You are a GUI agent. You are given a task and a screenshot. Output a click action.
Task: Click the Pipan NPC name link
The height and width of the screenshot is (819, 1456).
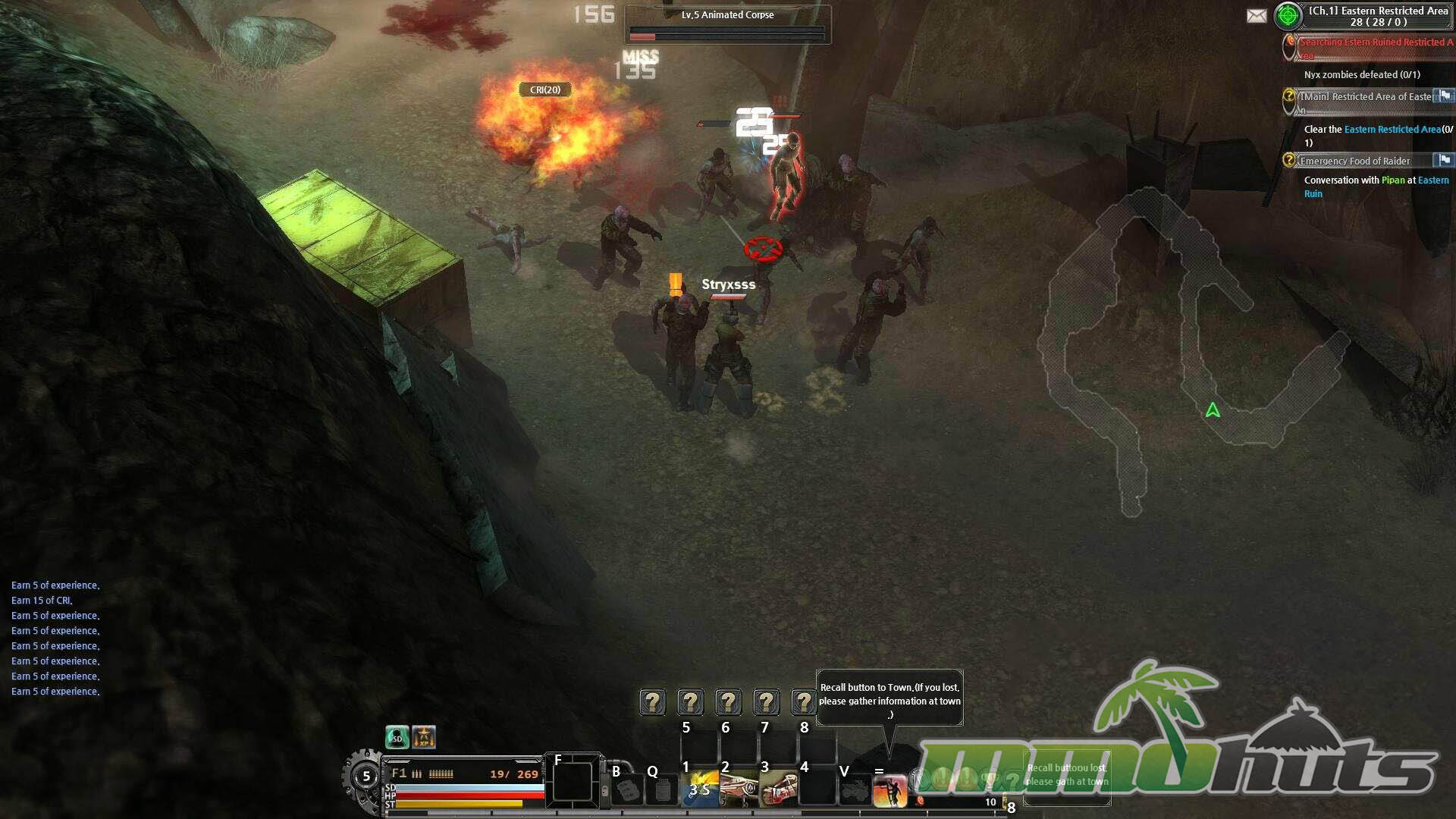[1392, 180]
